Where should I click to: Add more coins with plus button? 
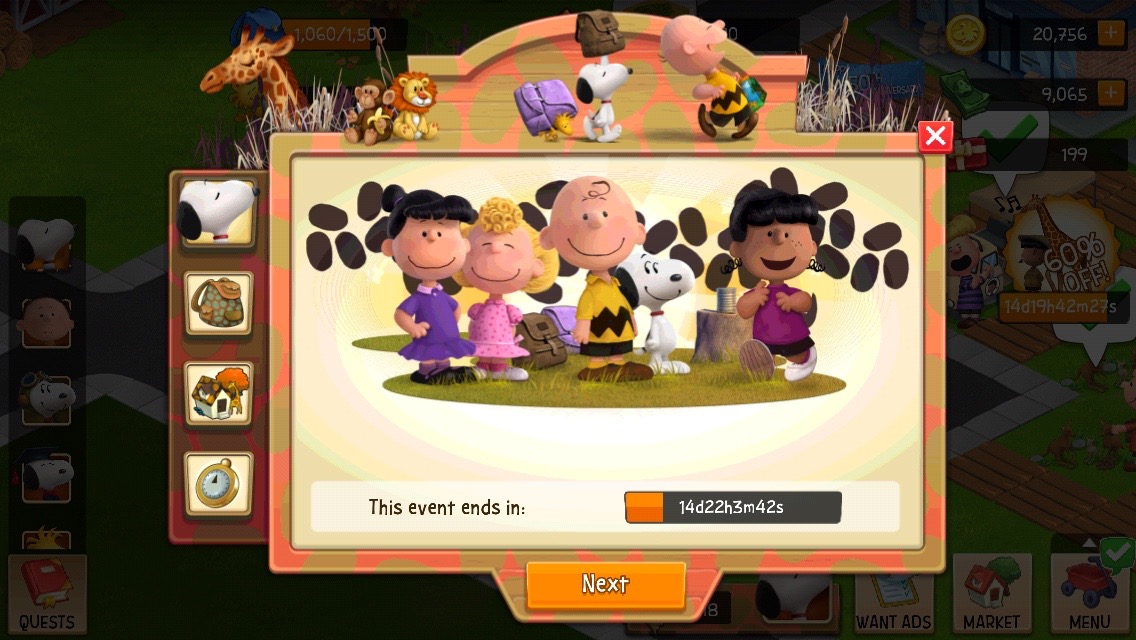1111,33
